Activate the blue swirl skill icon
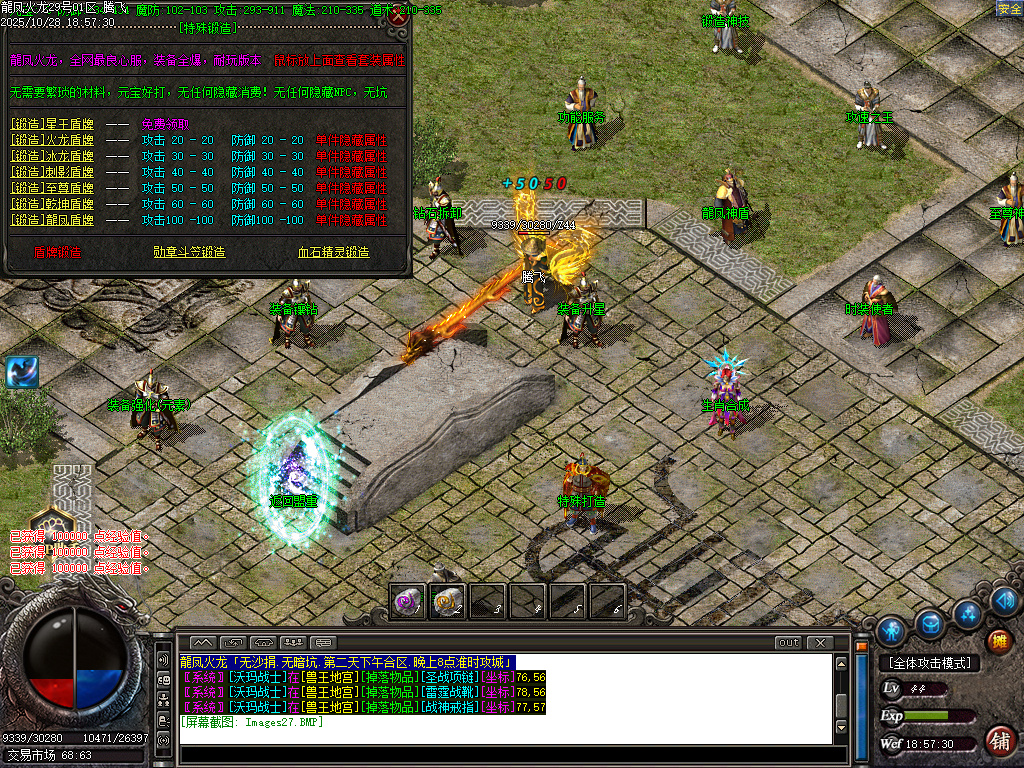1024x768 pixels. pos(21,371)
